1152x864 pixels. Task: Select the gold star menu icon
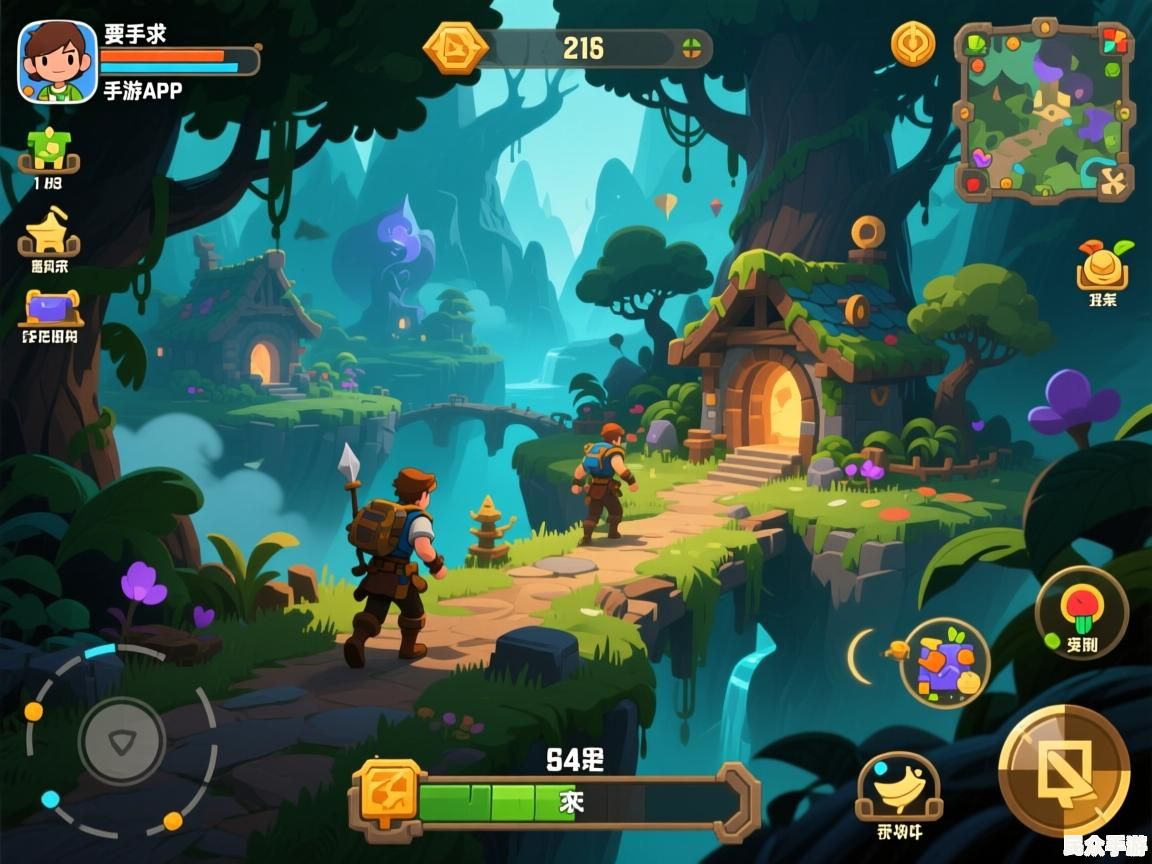(48, 233)
